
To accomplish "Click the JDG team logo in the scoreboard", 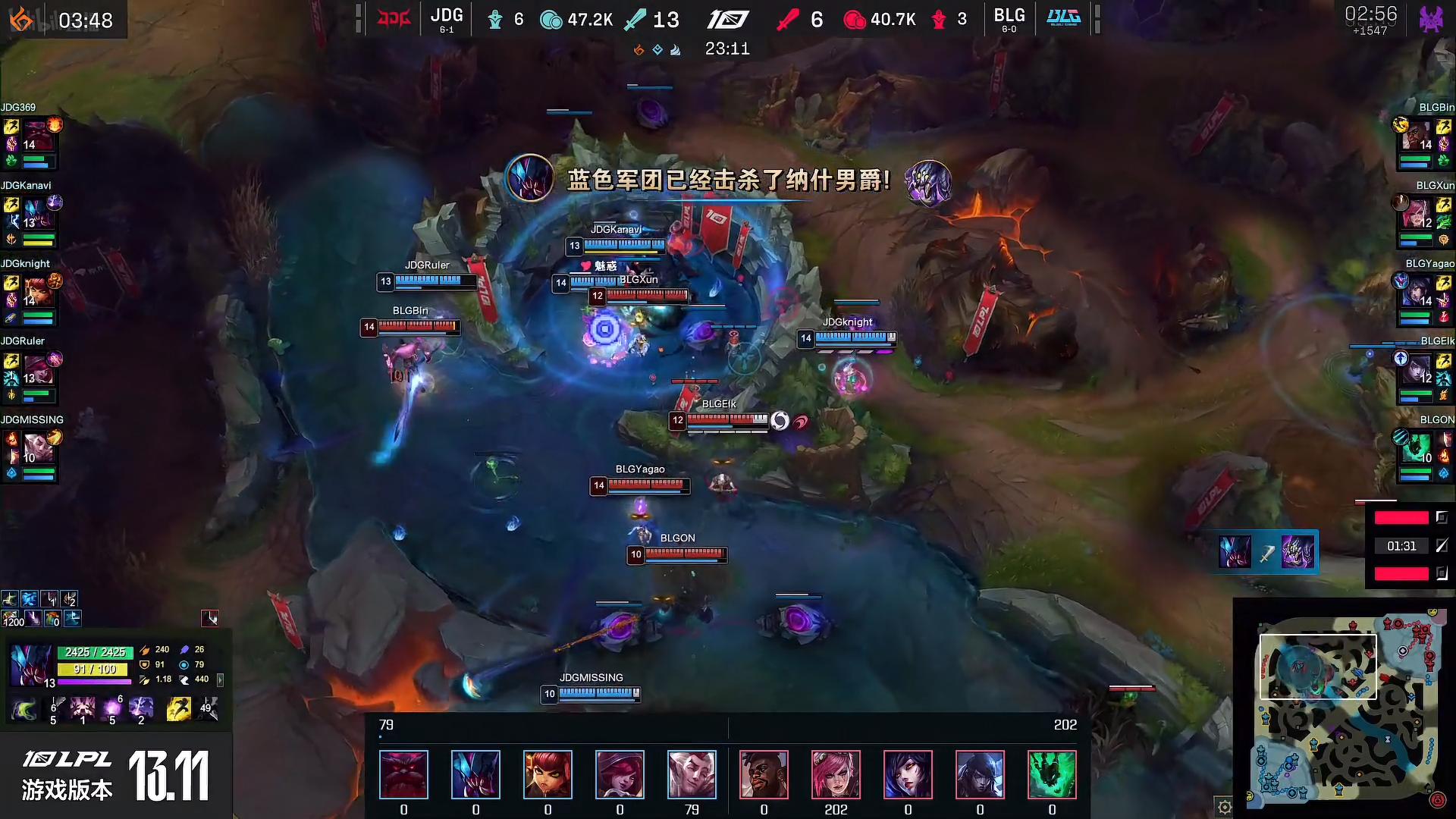I will pyautogui.click(x=394, y=19).
